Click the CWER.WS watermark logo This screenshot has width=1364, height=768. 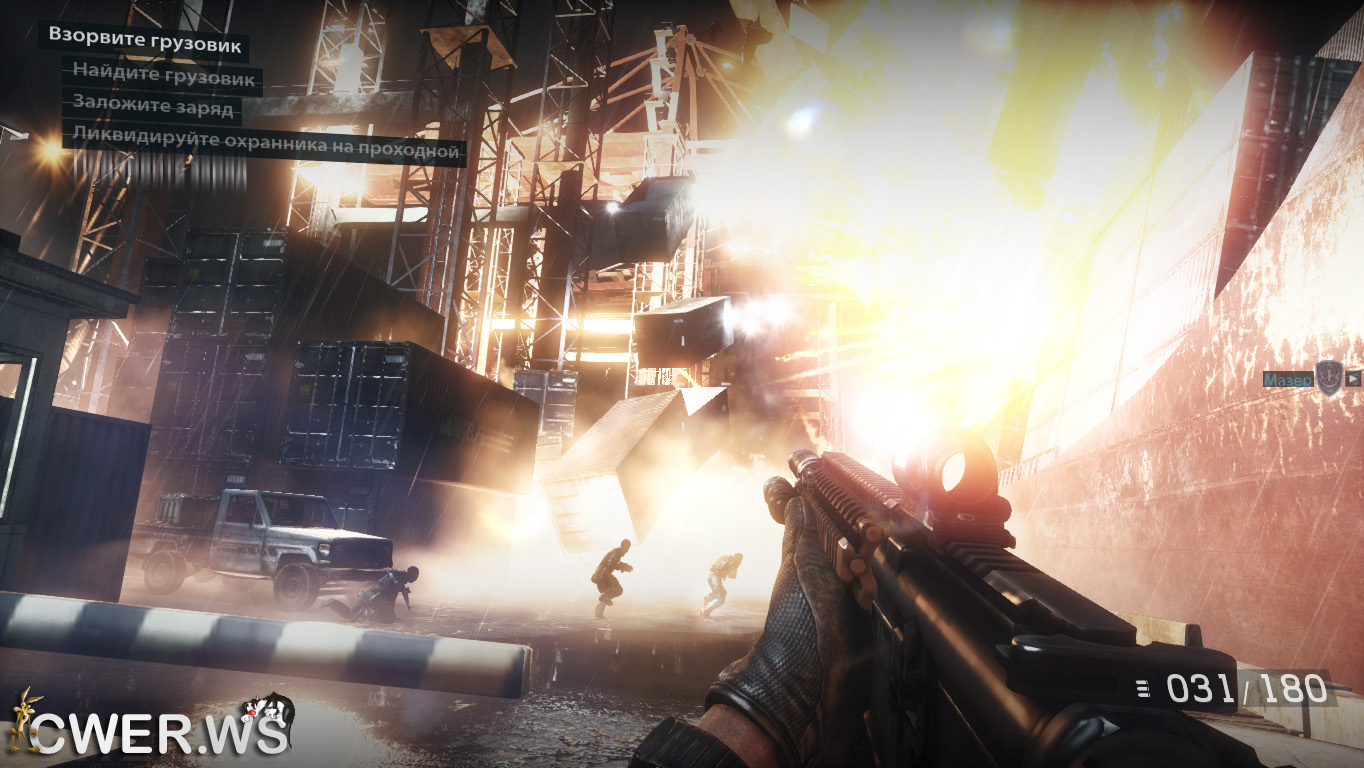[150, 729]
